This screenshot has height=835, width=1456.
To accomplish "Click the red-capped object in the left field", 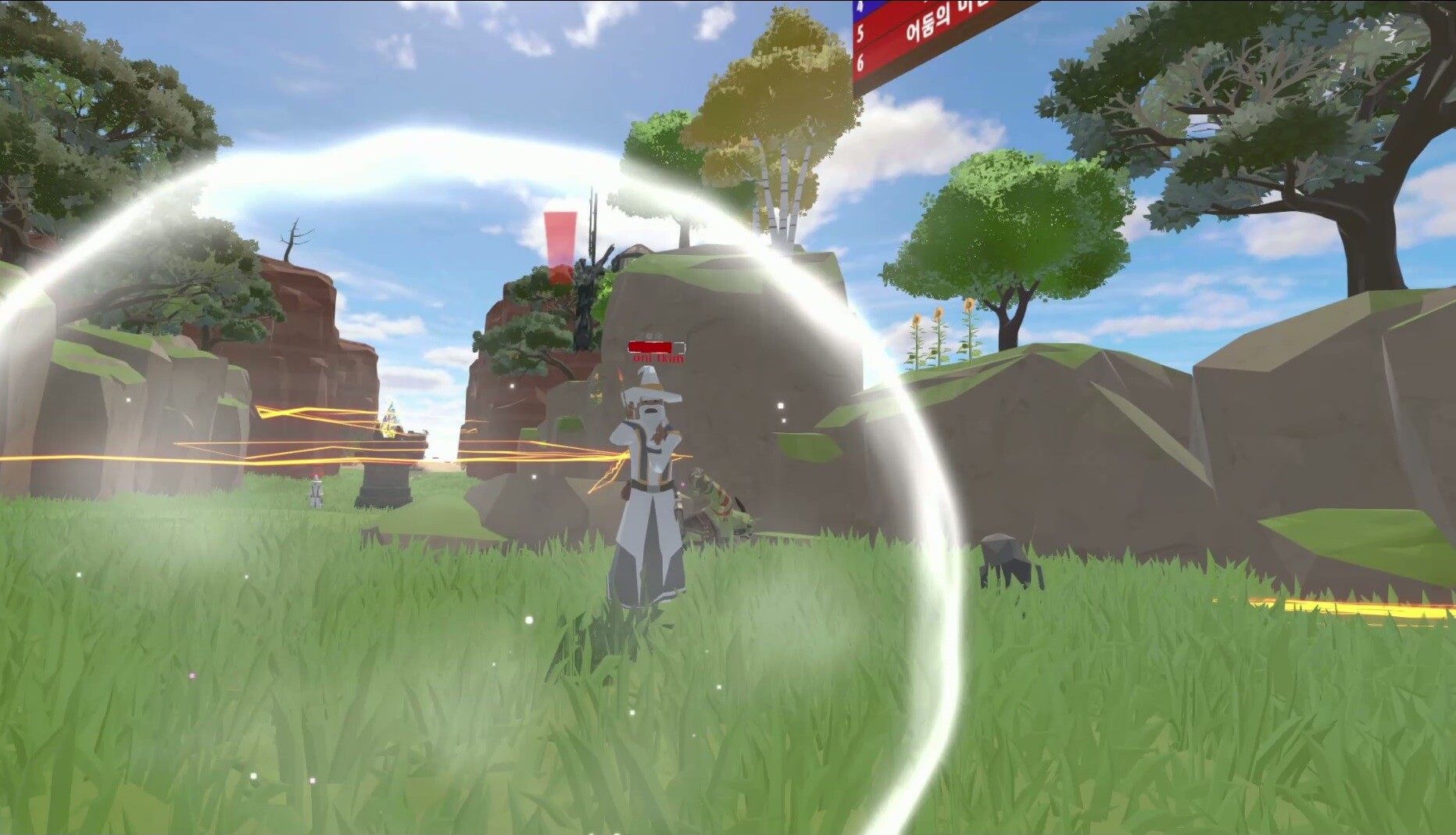I will coord(315,489).
